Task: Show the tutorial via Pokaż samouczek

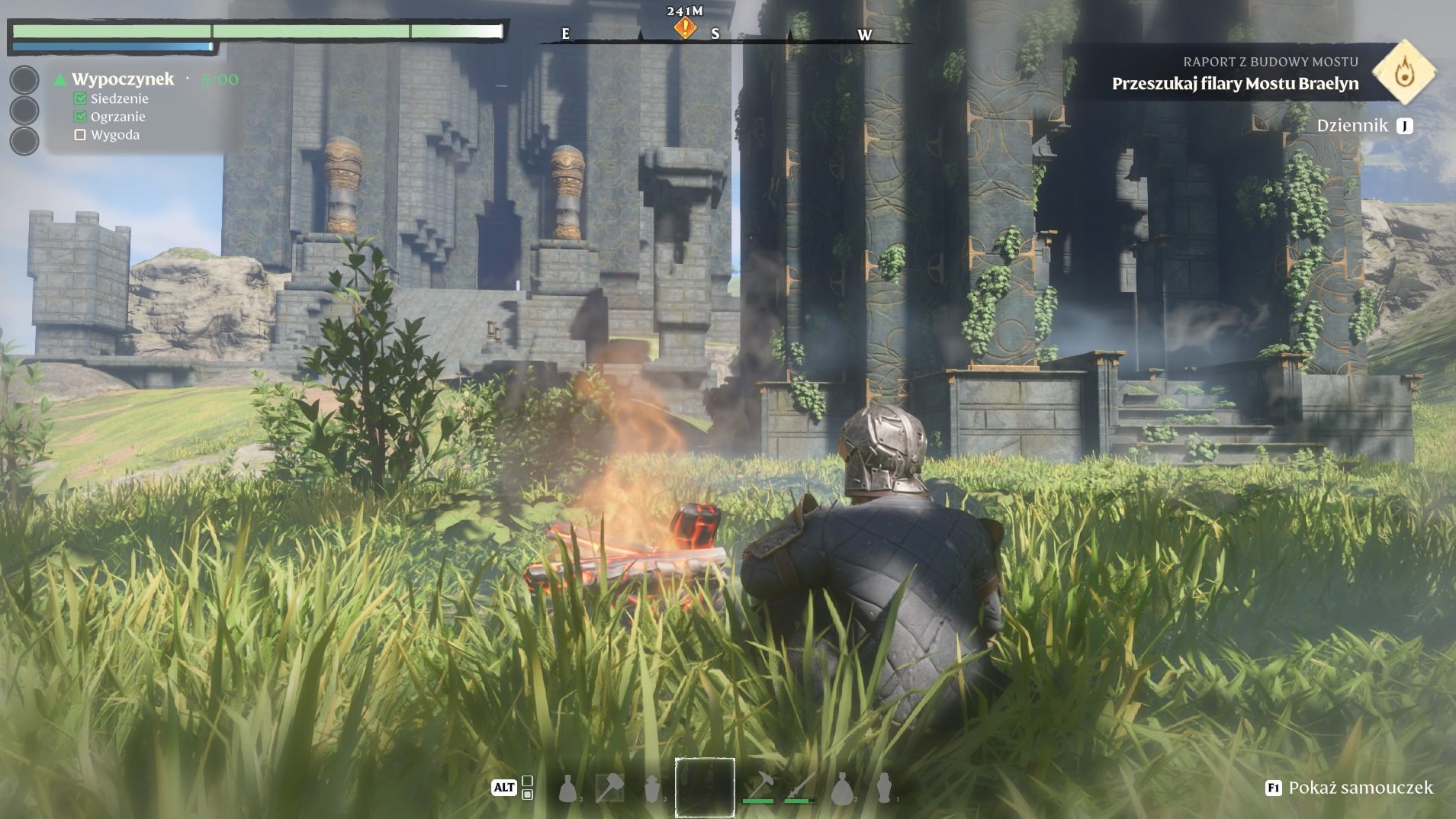Action: pos(1350,788)
